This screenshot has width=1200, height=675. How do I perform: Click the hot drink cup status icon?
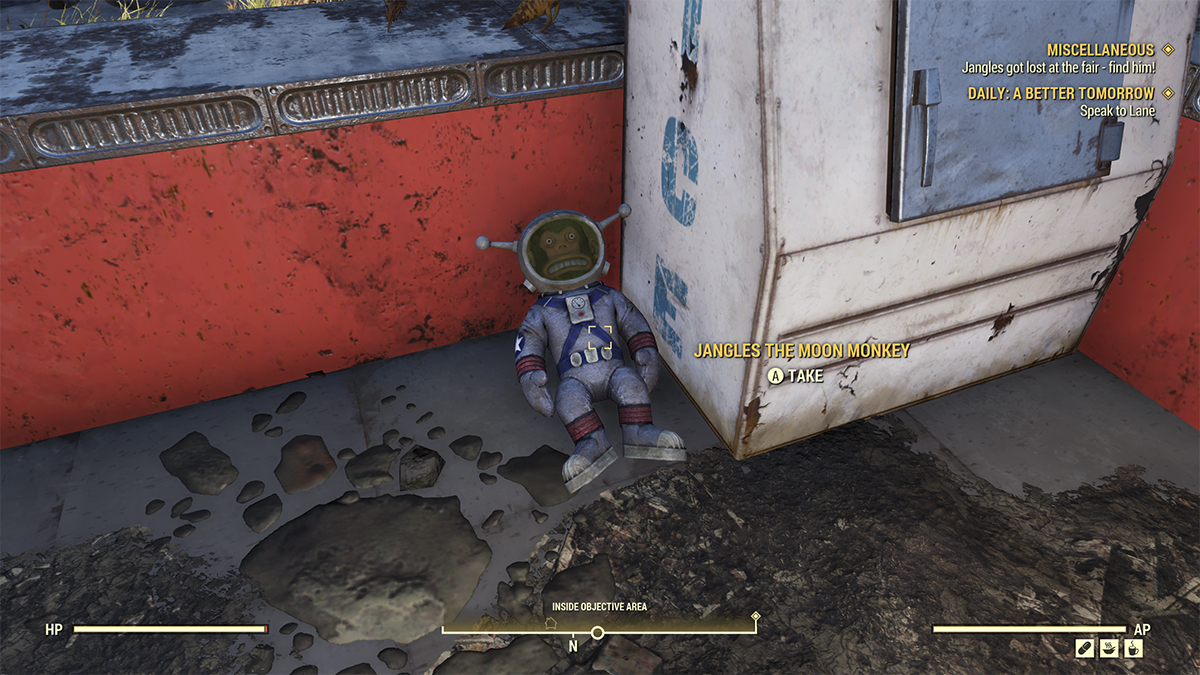pos(1133,648)
